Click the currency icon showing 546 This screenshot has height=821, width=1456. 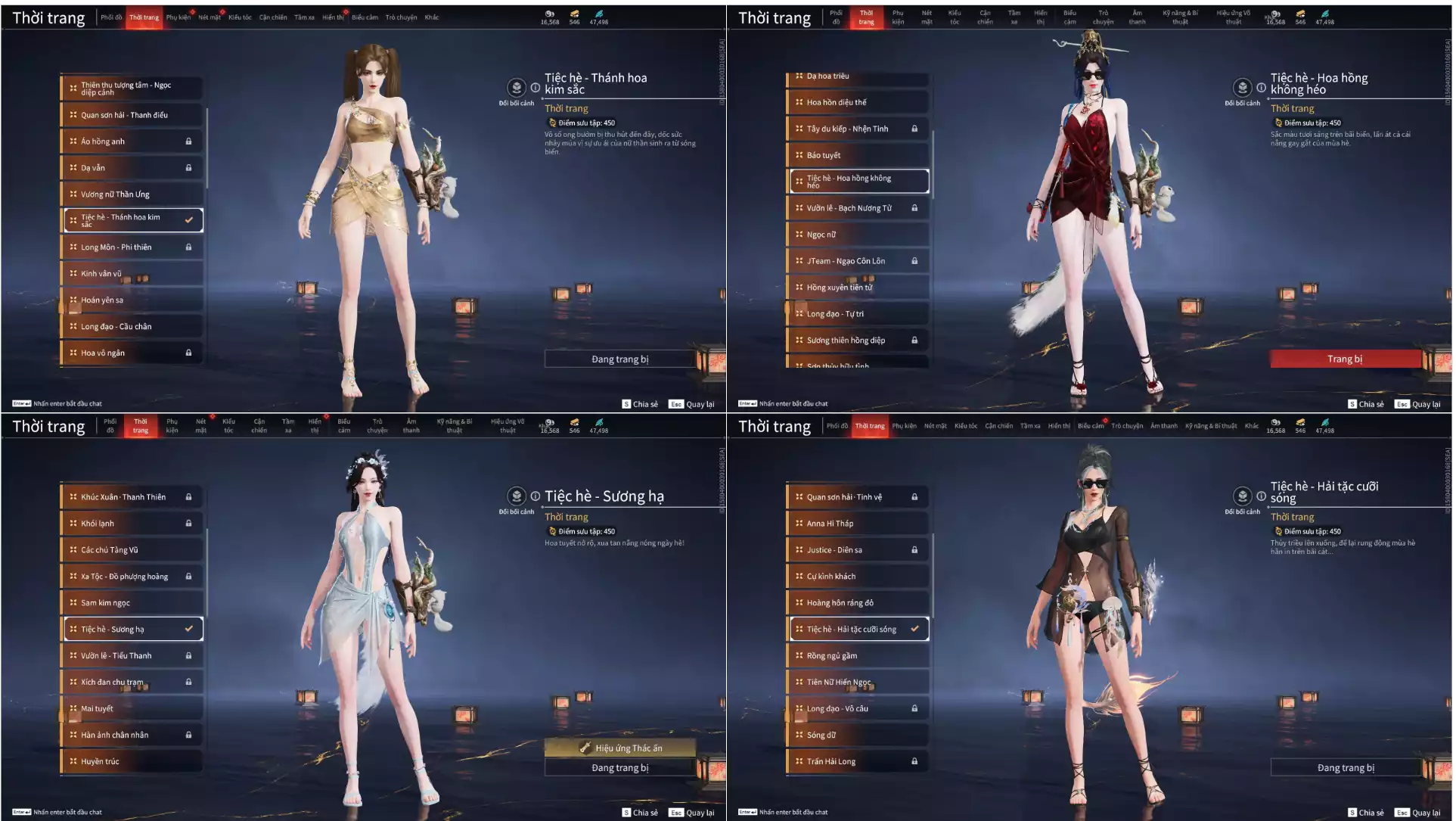(574, 13)
